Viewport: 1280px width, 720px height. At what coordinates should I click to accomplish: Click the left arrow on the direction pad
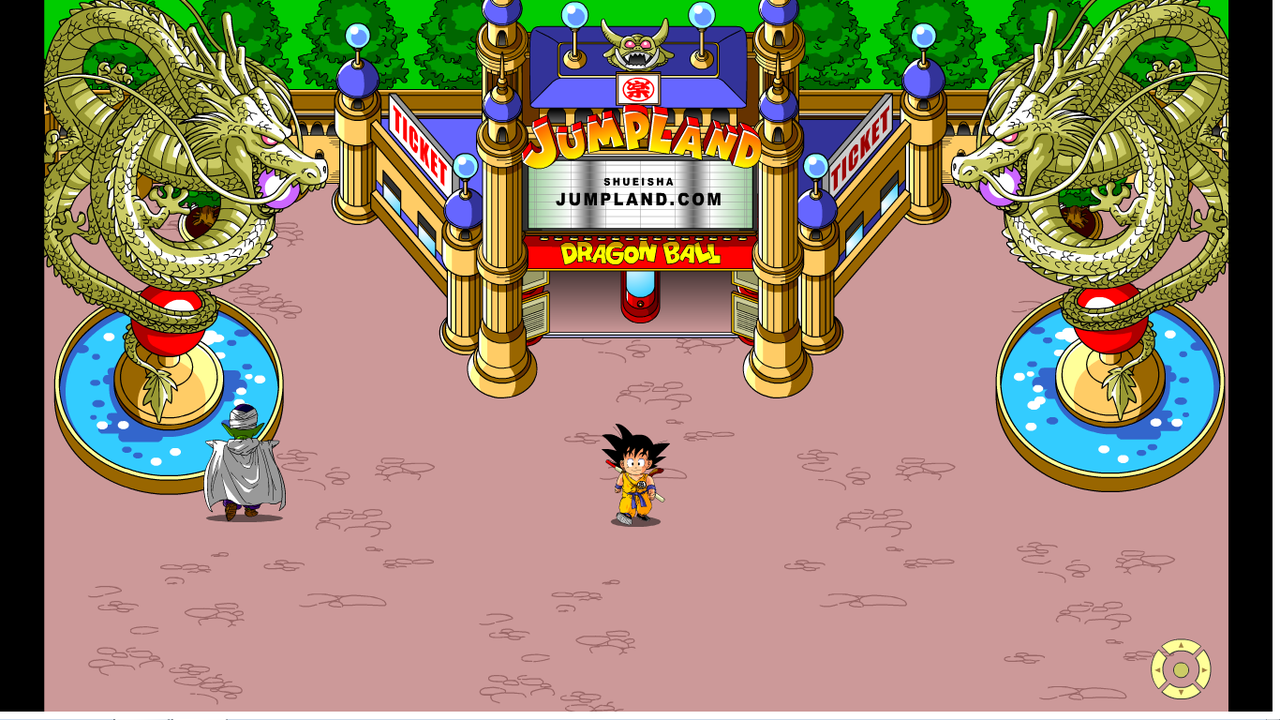[x=1159, y=670]
